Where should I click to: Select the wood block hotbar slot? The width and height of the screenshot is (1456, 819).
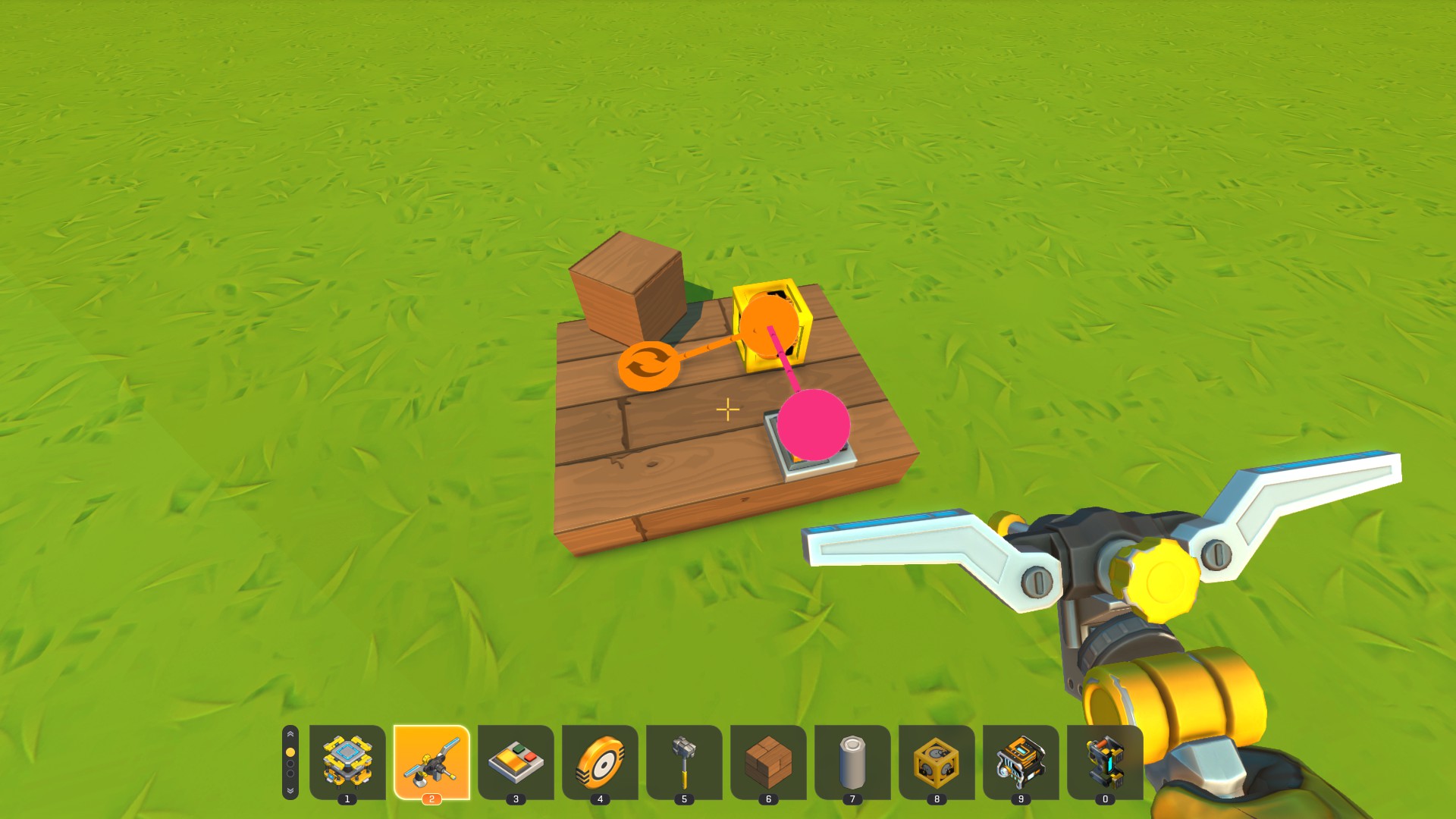768,761
